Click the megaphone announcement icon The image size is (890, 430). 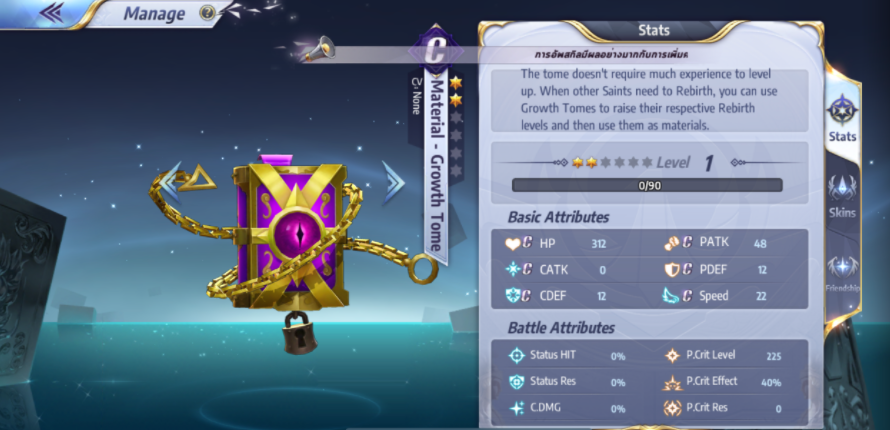[x=316, y=46]
